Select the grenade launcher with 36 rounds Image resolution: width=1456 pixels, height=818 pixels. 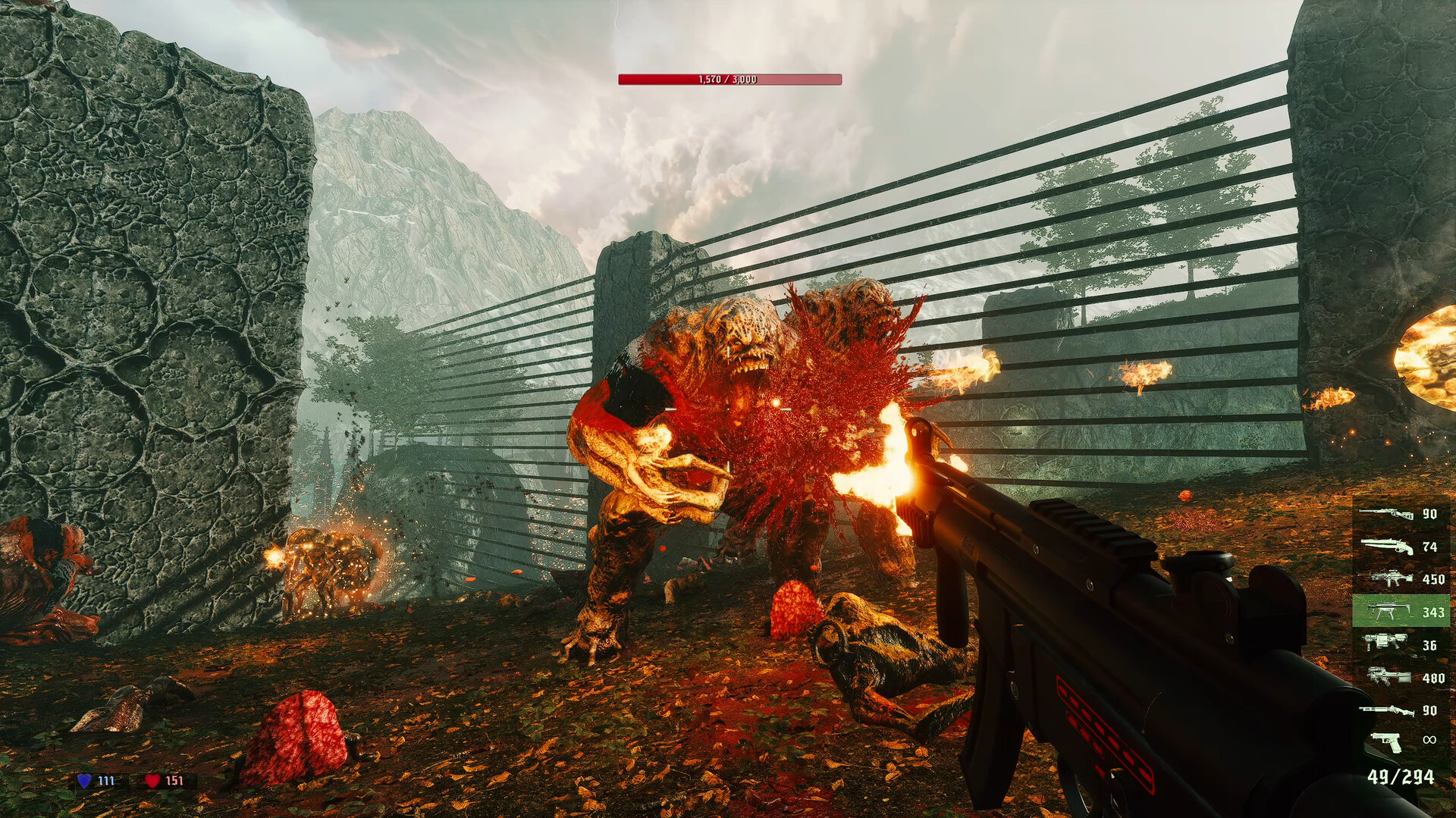click(x=1383, y=643)
